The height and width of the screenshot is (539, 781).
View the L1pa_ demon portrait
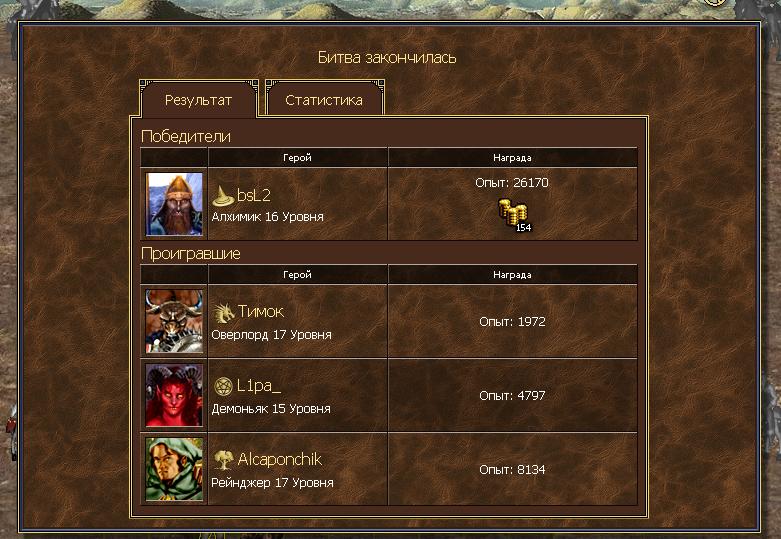tap(175, 395)
